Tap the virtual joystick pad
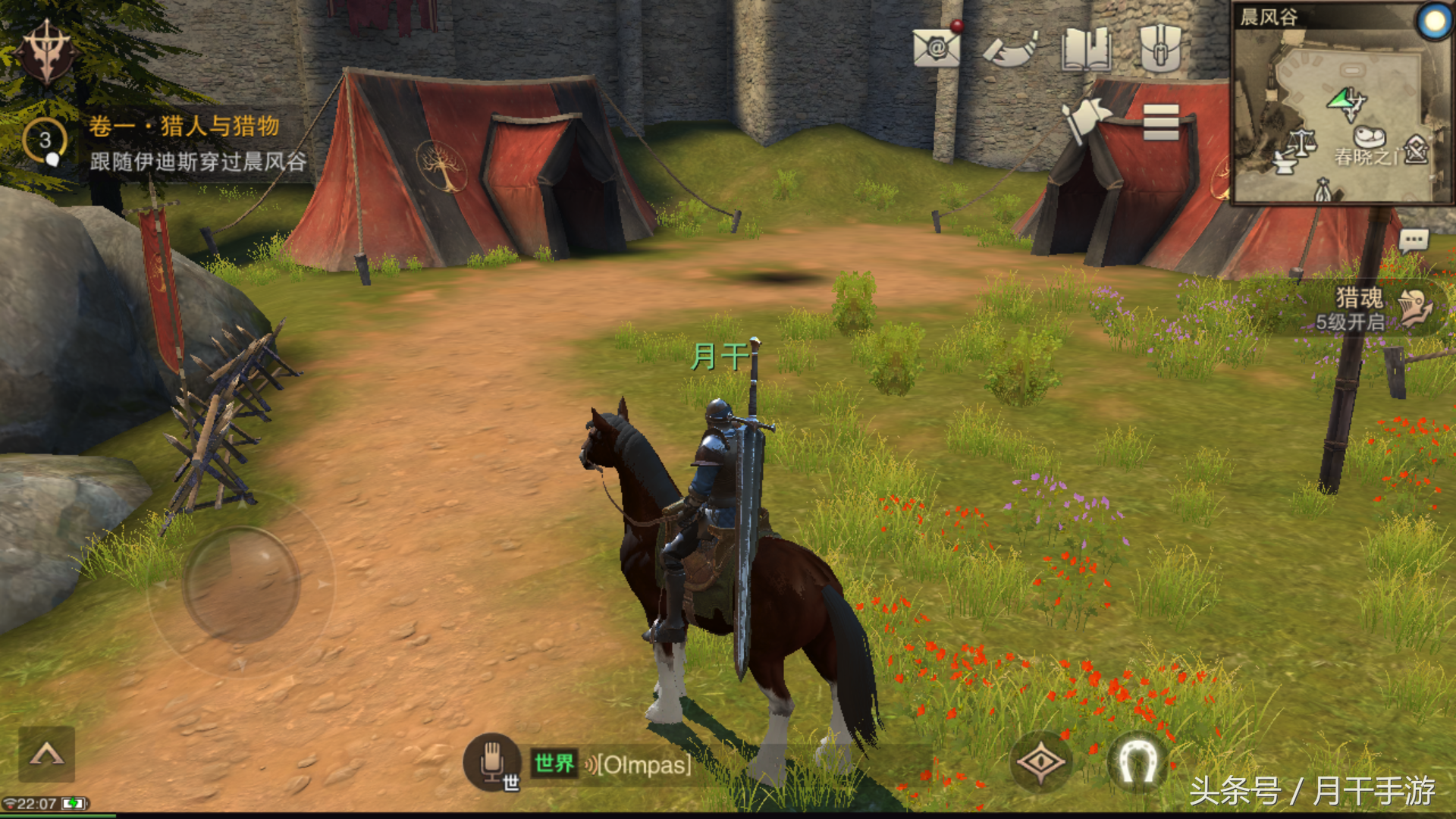1456x819 pixels. click(241, 582)
